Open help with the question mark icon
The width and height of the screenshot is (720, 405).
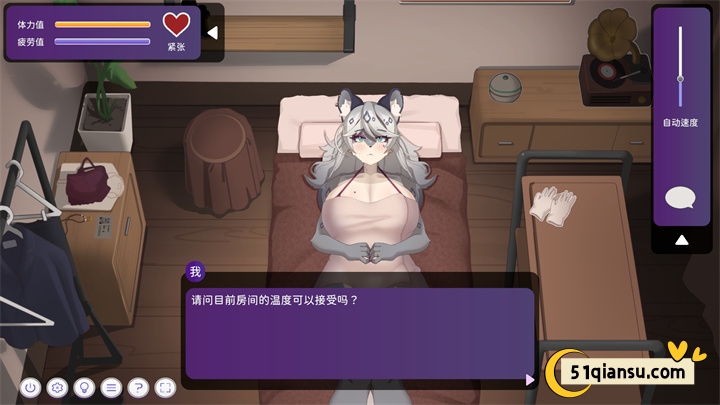coord(138,387)
